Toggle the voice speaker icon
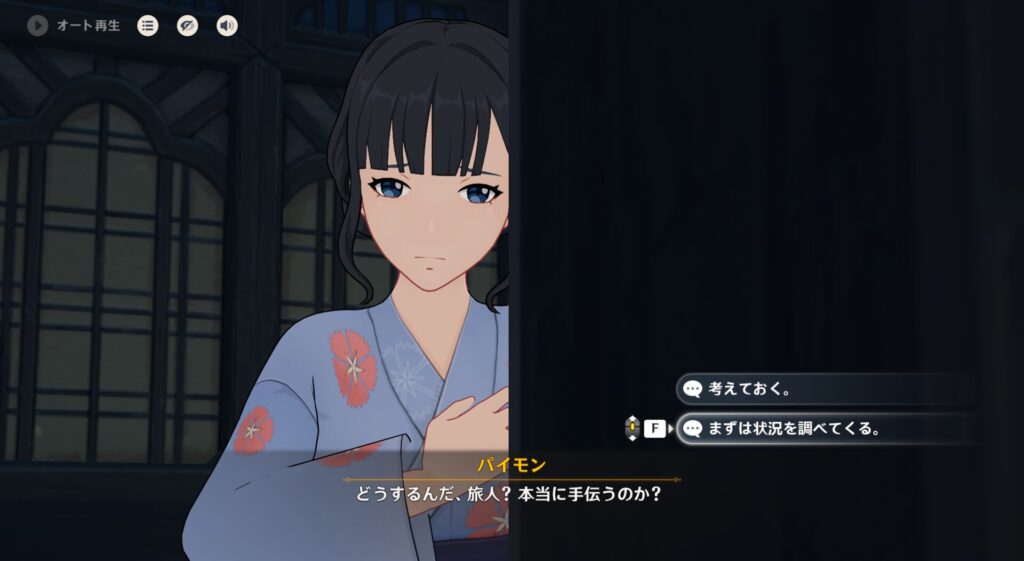This screenshot has width=1024, height=561. coord(227,25)
